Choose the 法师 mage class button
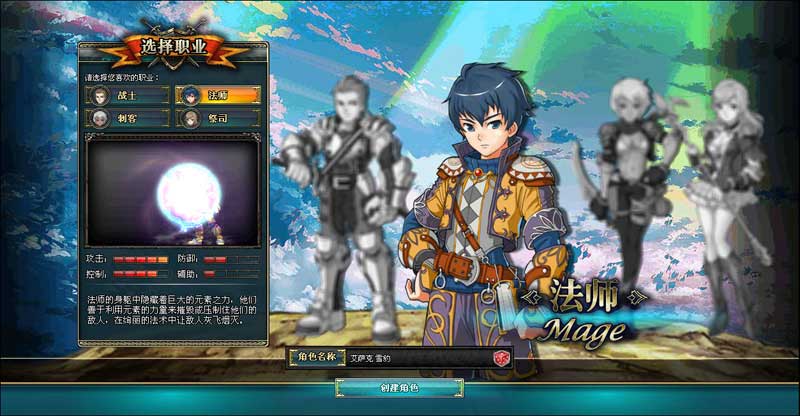This screenshot has width=800, height=416. click(217, 96)
